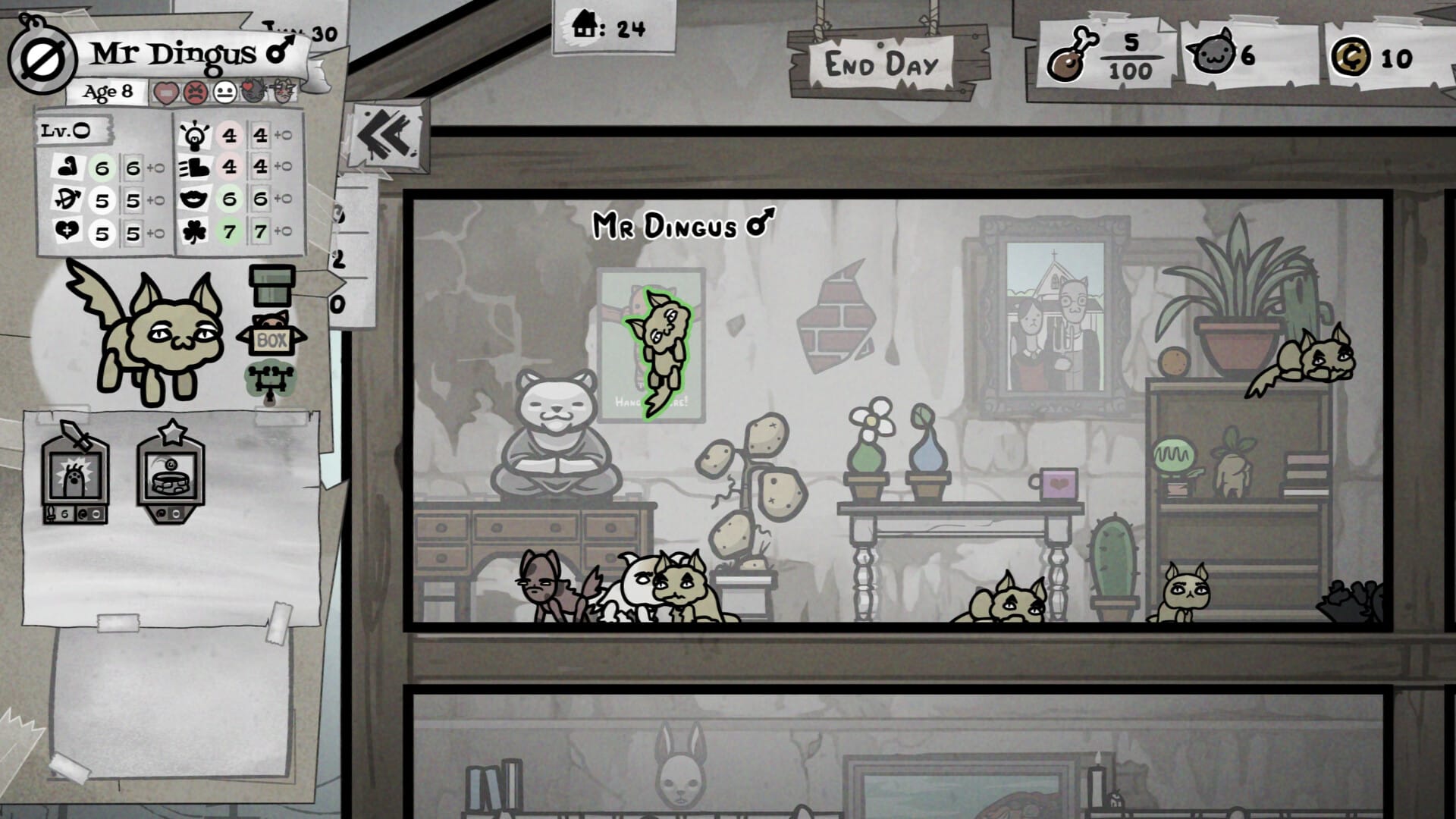
Task: Click the cat-in-box storage icon
Action: pyautogui.click(x=273, y=334)
